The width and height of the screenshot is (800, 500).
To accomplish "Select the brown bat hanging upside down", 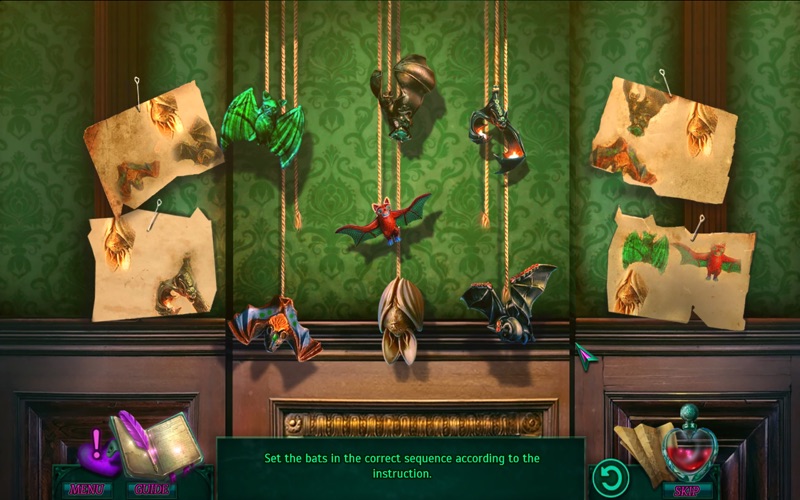I will (x=402, y=97).
